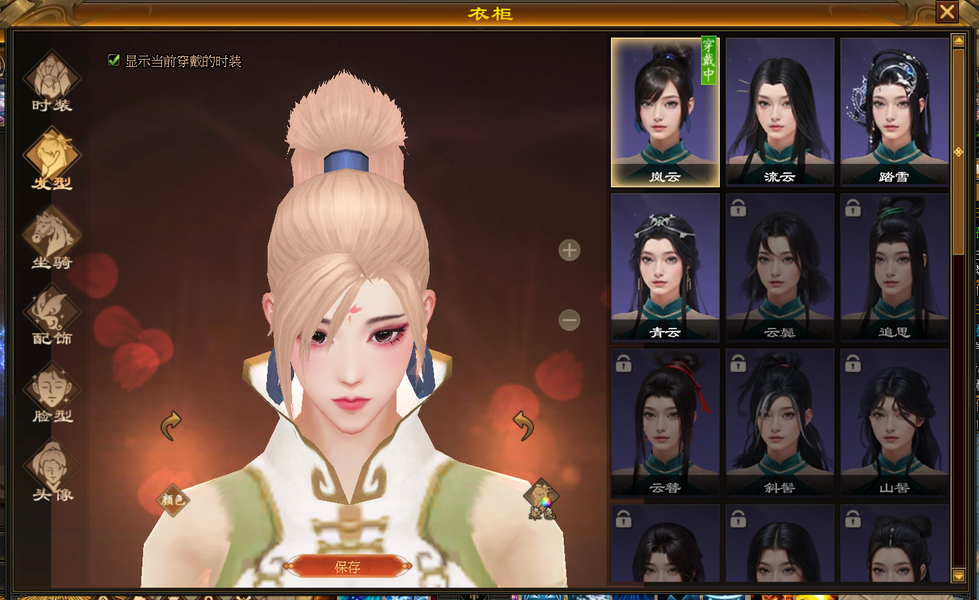Image resolution: width=979 pixels, height=600 pixels.
Task: Choose the 岚云 hairstyle thumbnail
Action: (x=665, y=112)
